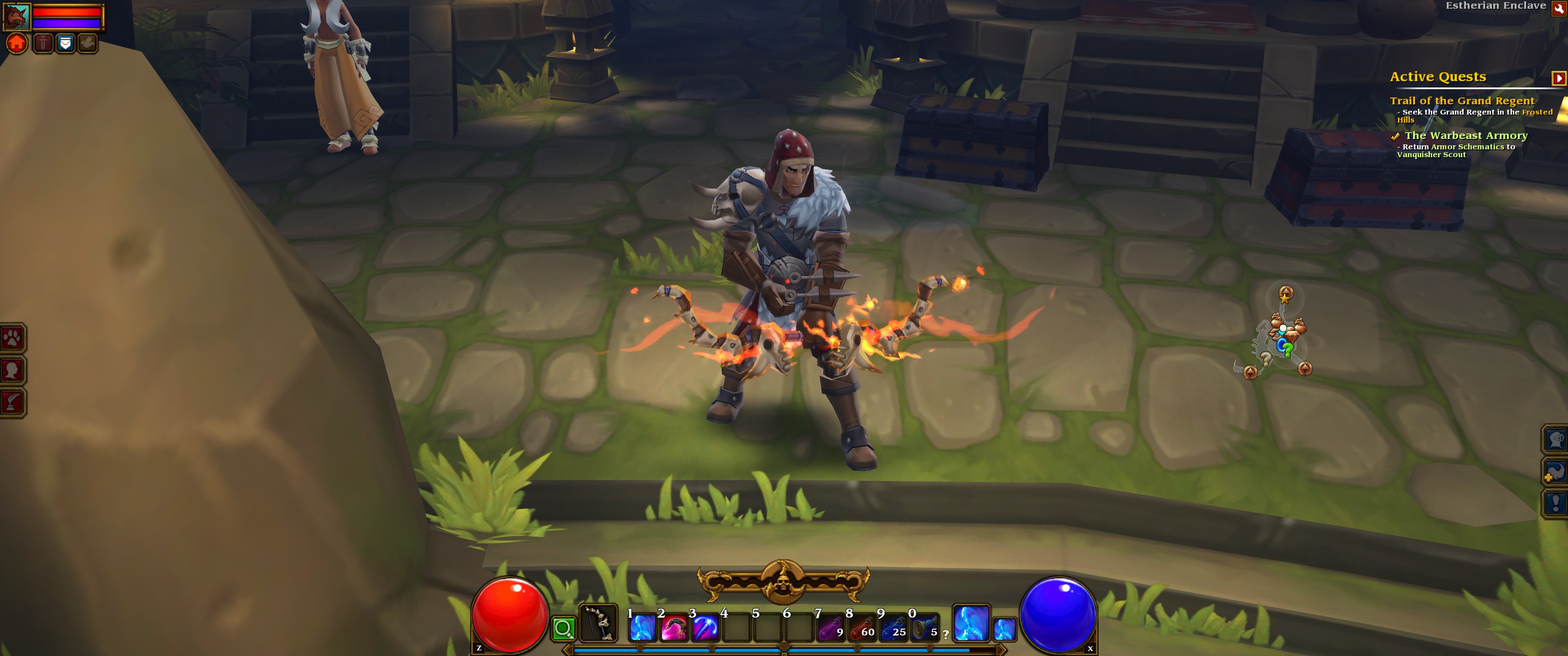Toggle the dove passive pet icon
Image resolution: width=1568 pixels, height=656 pixels.
point(88,43)
